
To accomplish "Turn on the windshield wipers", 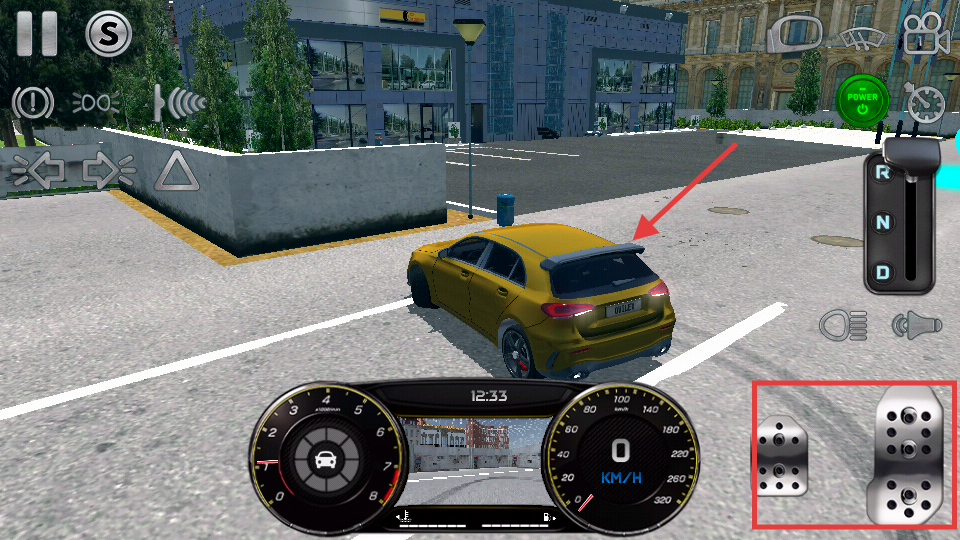I will pyautogui.click(x=861, y=36).
